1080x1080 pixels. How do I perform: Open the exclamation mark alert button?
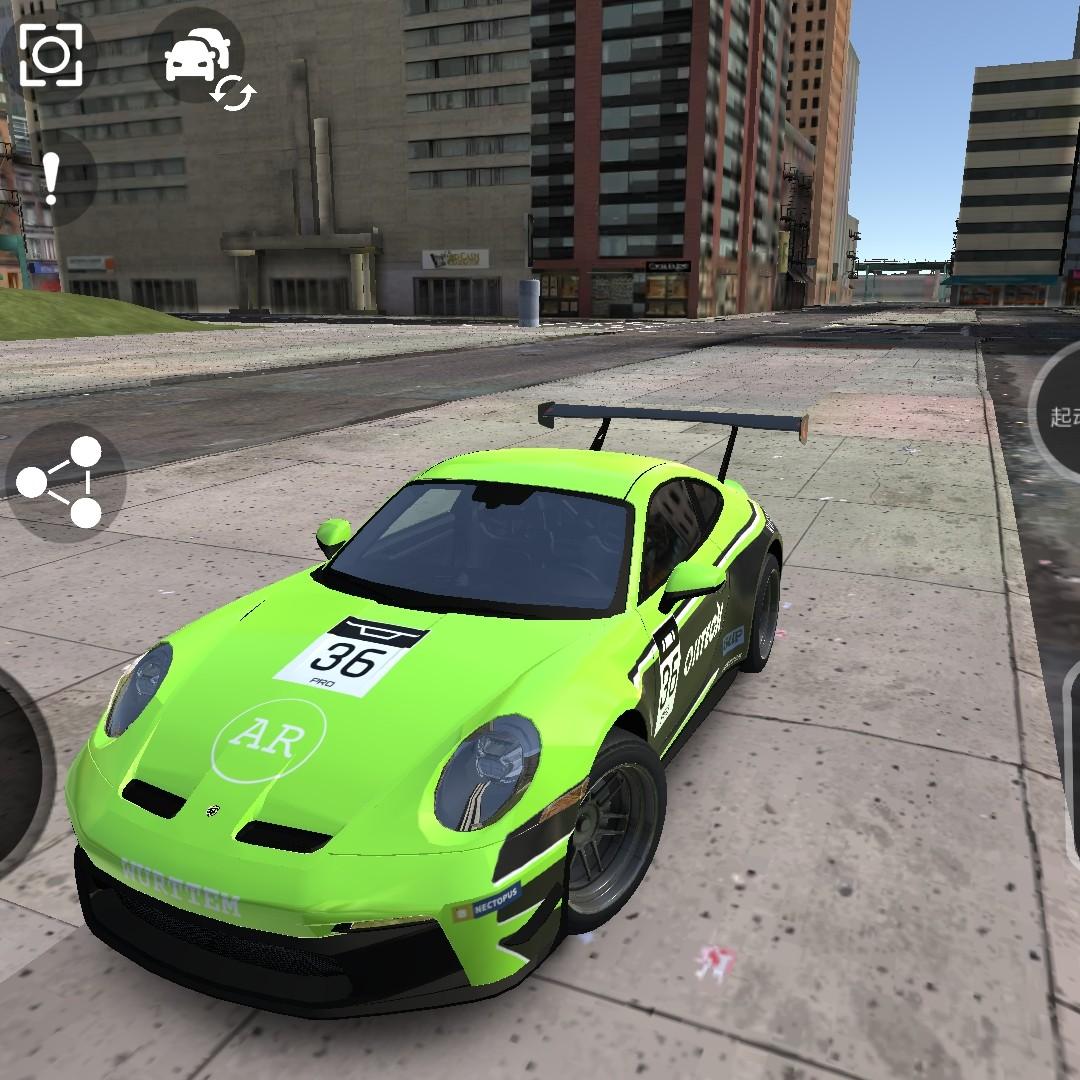coord(50,178)
